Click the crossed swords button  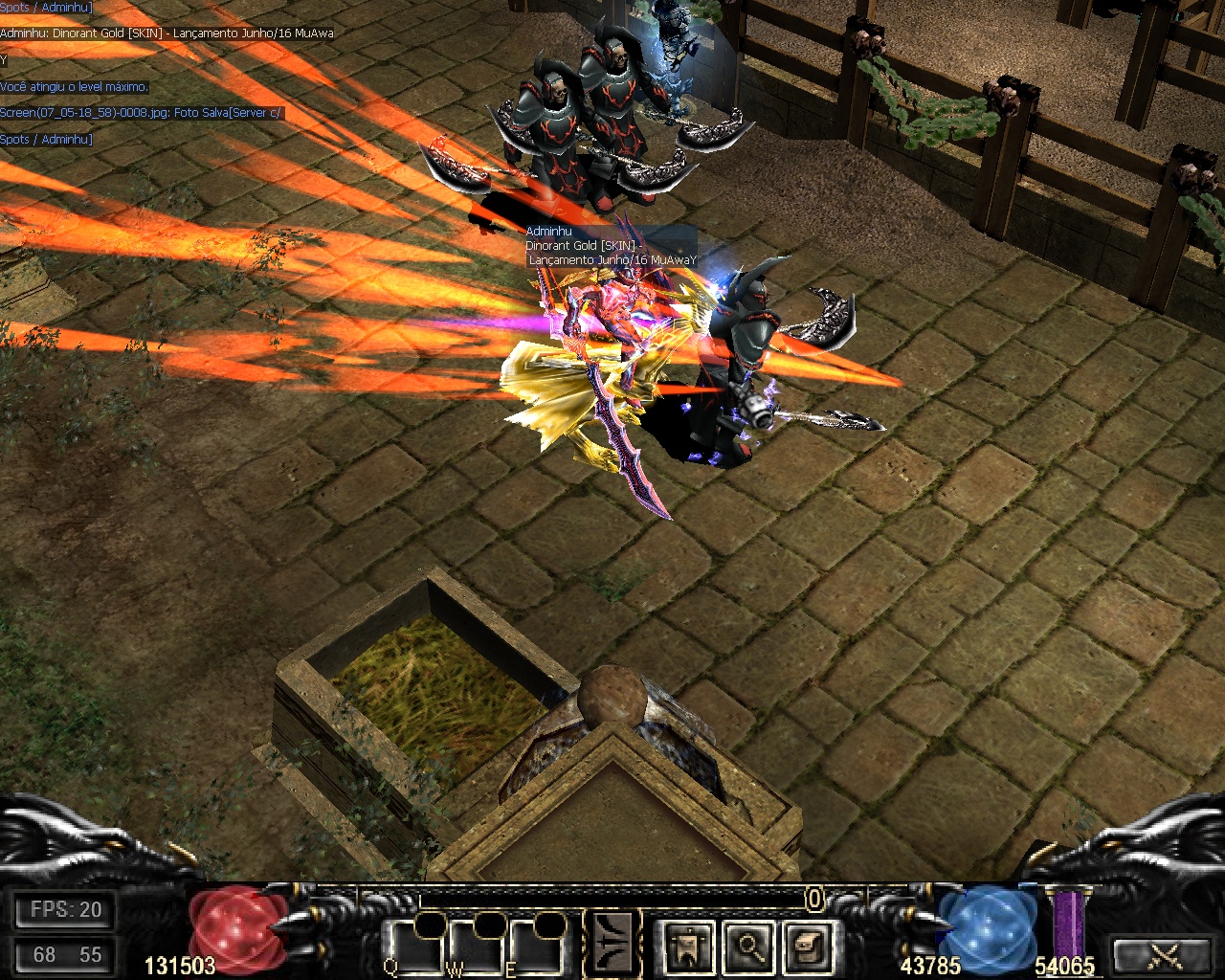tap(1164, 954)
